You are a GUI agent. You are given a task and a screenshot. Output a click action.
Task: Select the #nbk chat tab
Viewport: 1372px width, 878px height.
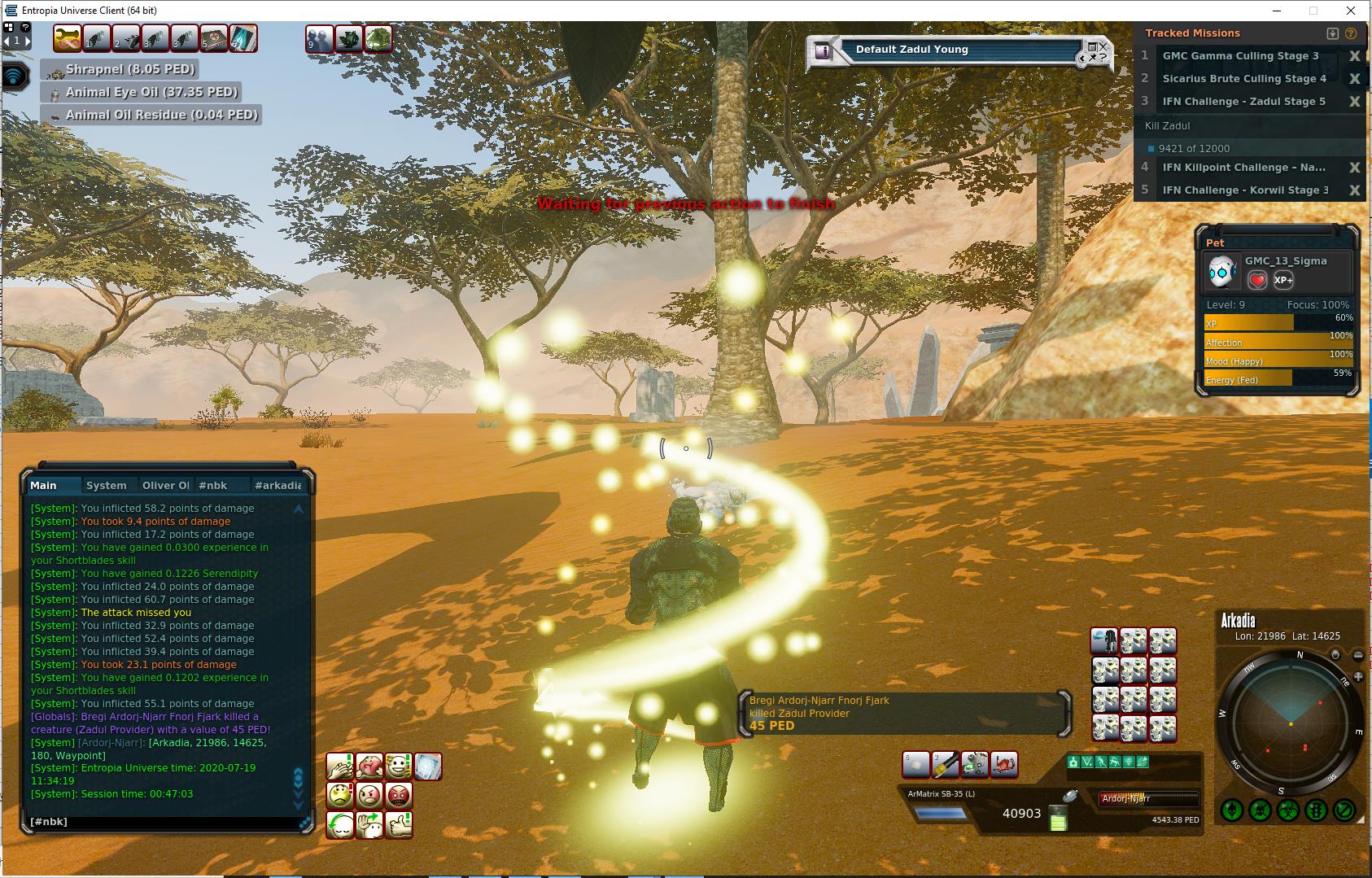point(213,485)
